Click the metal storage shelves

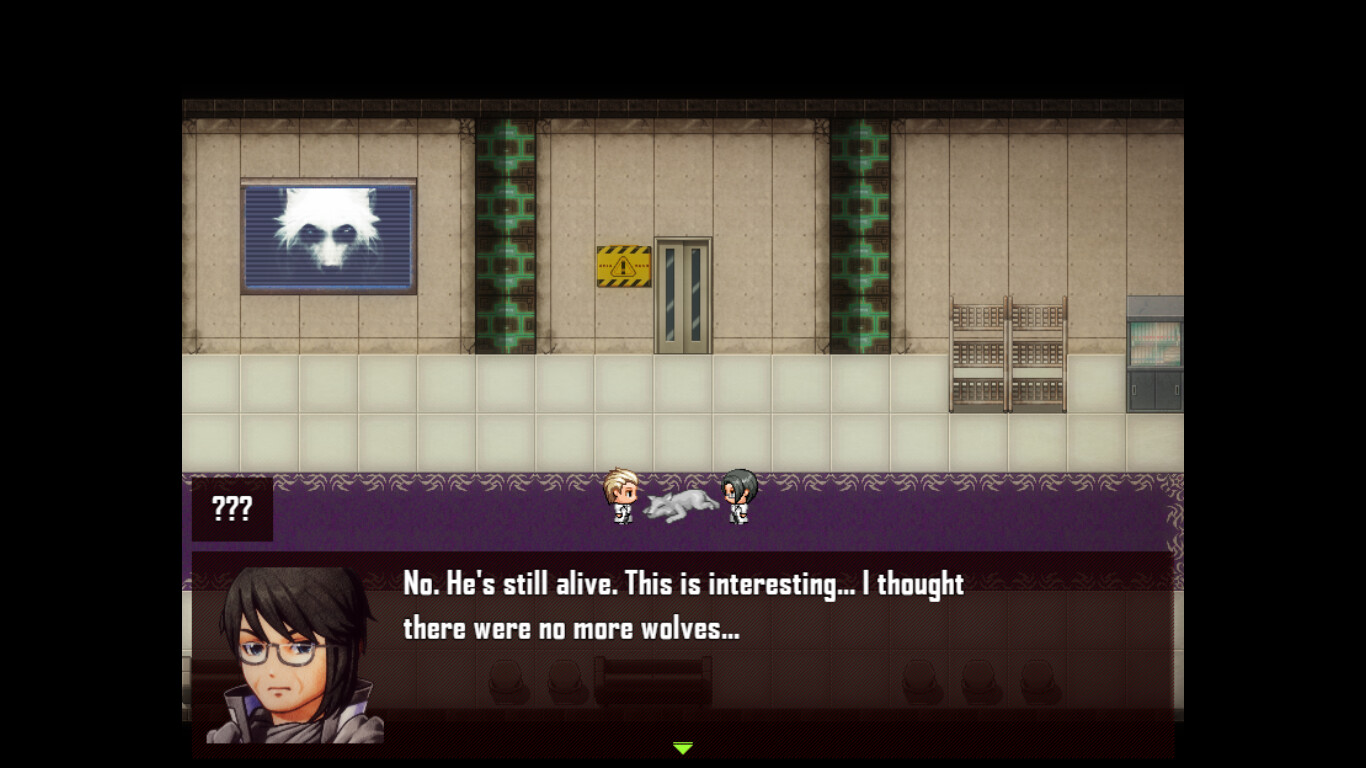pyautogui.click(x=1003, y=350)
